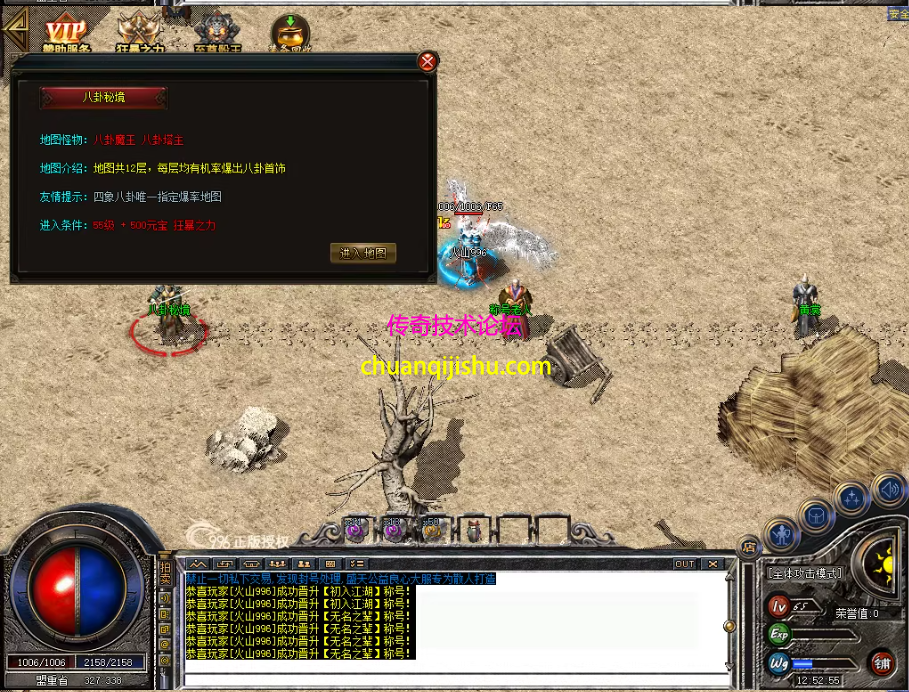Viewport: 909px width, 692px height.
Task: Open the bag with the chest icon
Action: click(816, 516)
